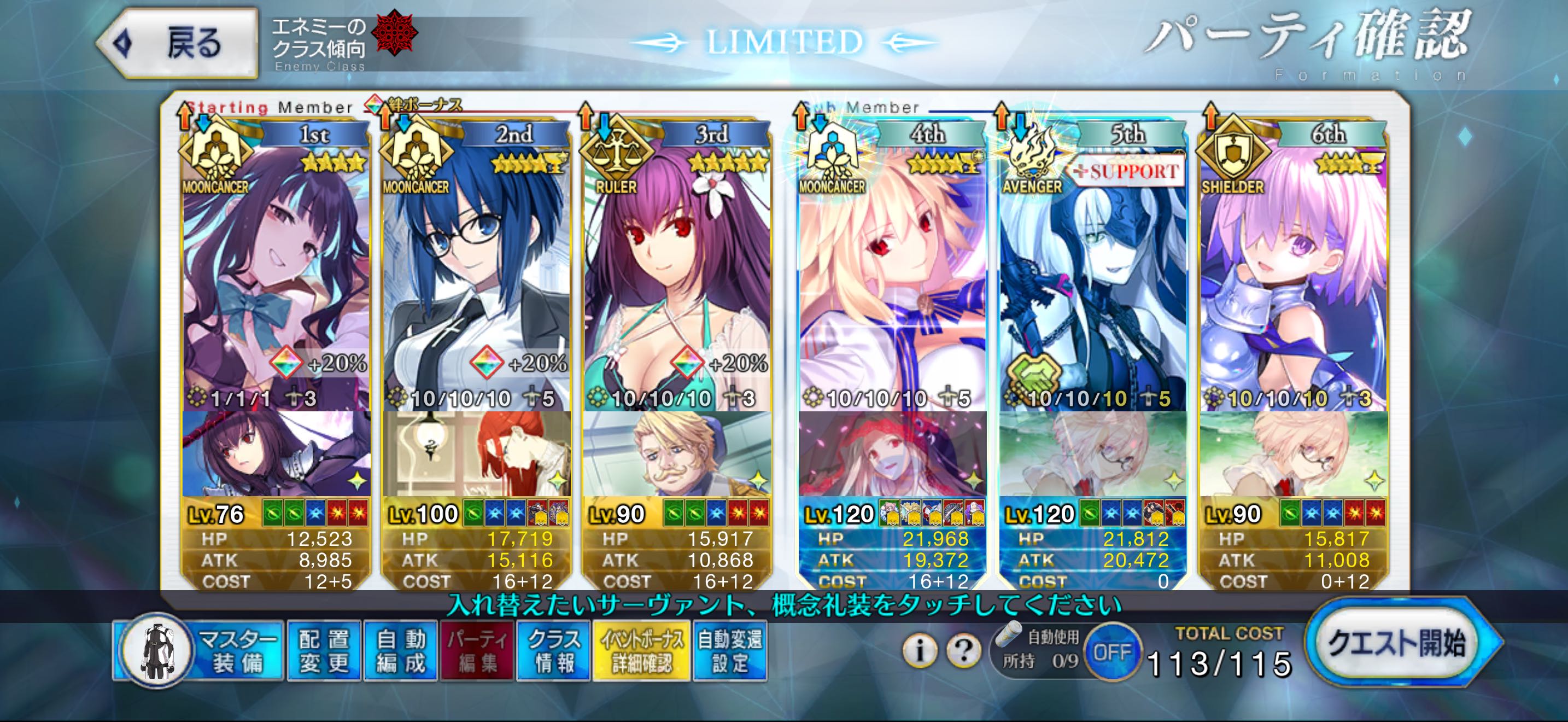
Task: Check イベントボーナス詳細確認 event bonus details
Action: coord(641,650)
